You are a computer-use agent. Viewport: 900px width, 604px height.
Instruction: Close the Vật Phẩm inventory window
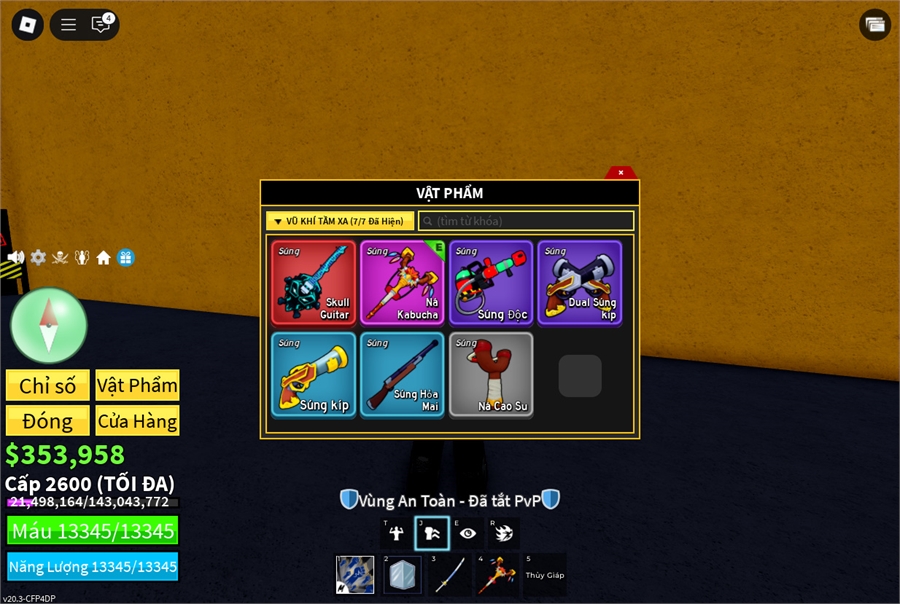point(621,172)
